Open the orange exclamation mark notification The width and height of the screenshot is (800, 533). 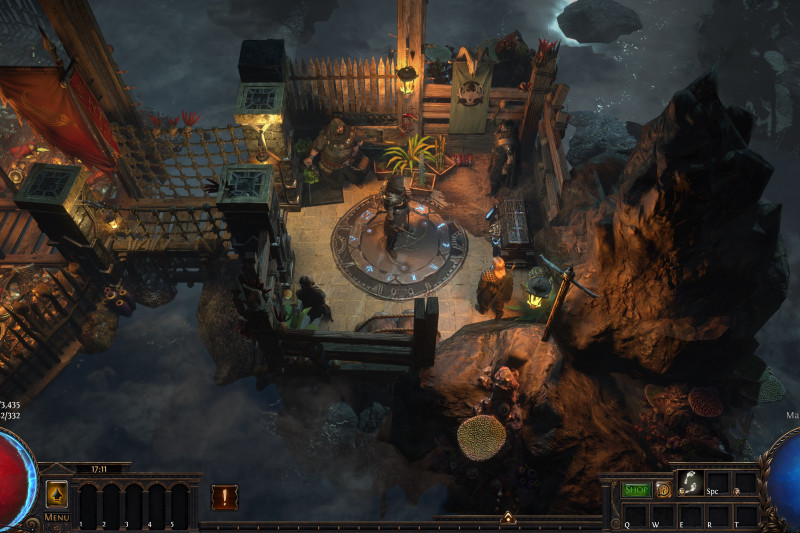pyautogui.click(x=225, y=497)
